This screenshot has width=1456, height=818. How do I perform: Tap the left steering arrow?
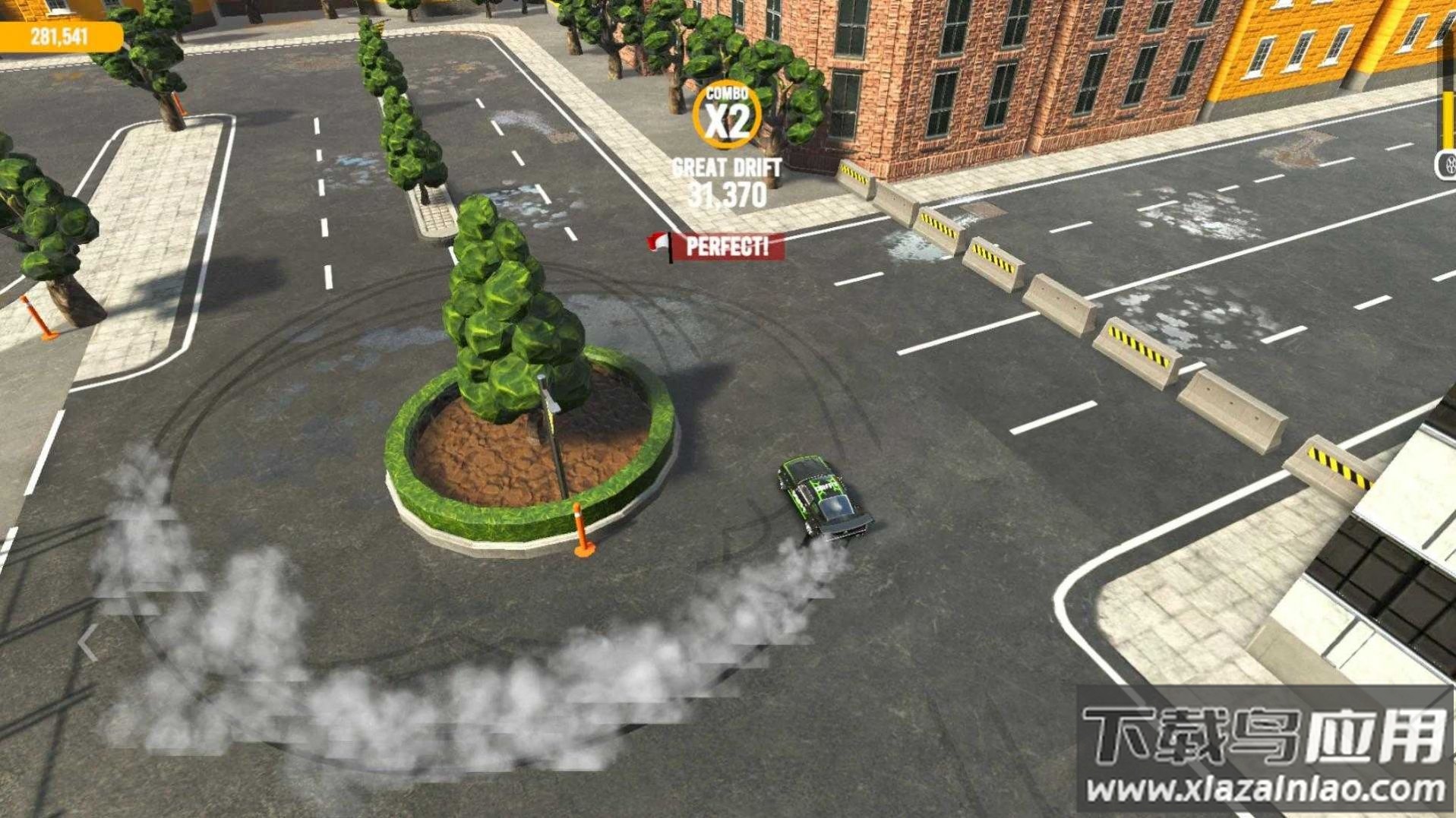[88, 644]
